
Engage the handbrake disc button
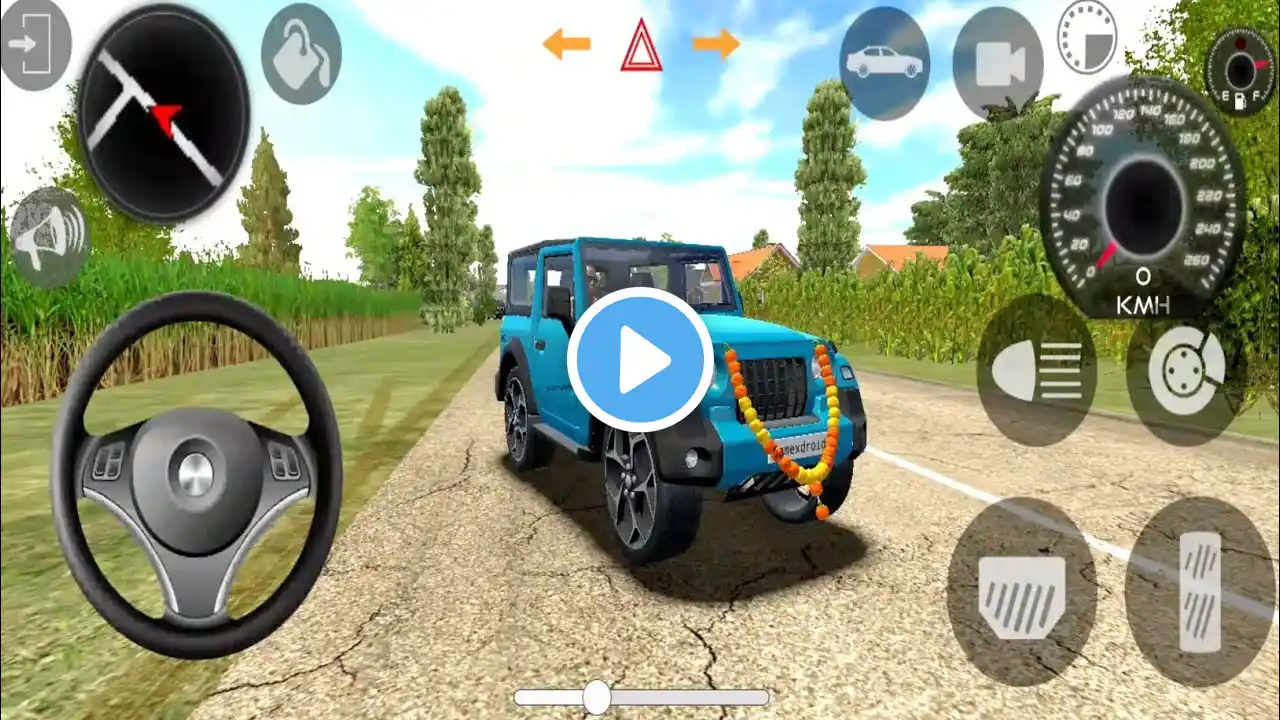pos(1185,370)
